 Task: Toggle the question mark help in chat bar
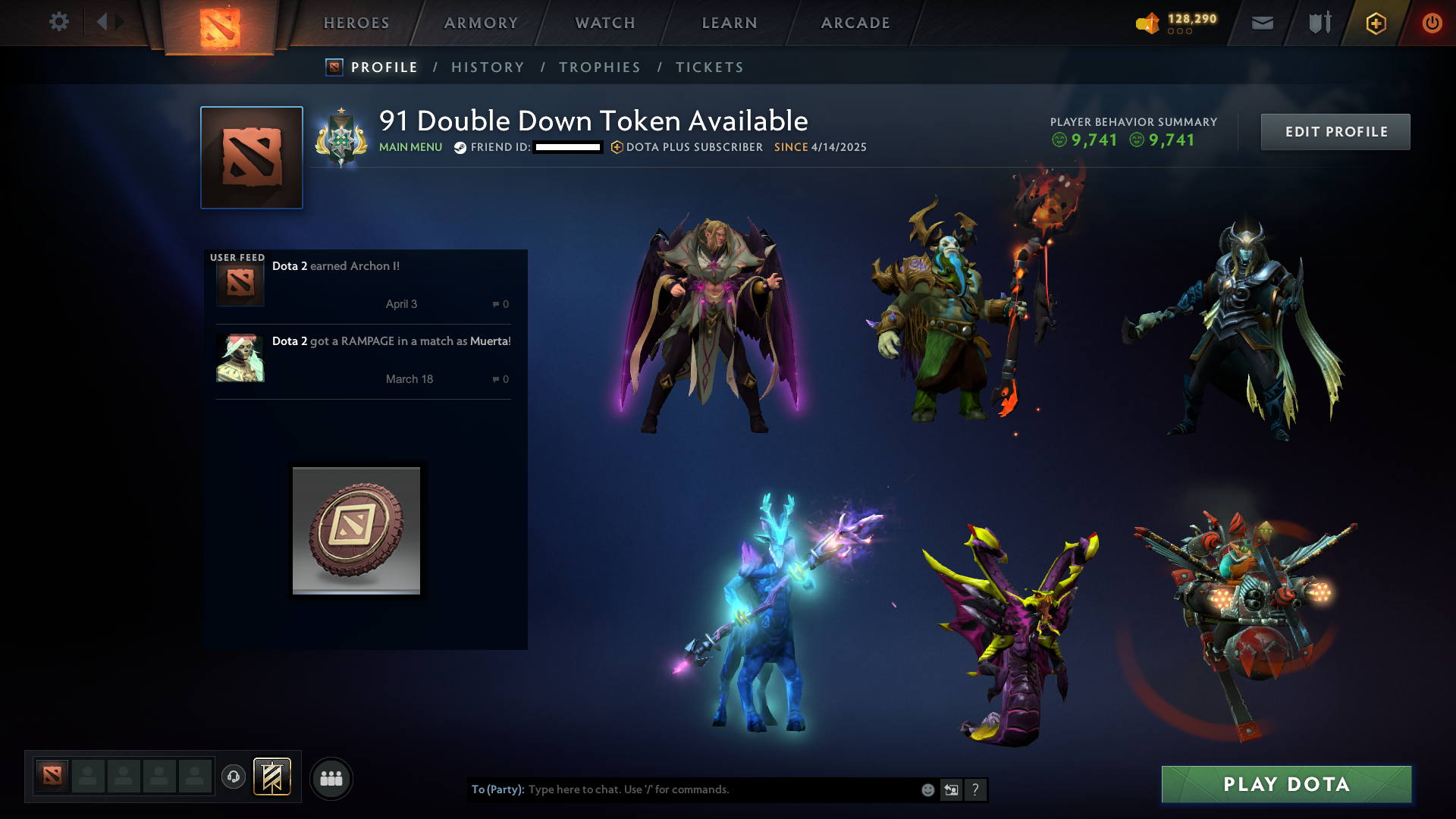click(x=976, y=789)
